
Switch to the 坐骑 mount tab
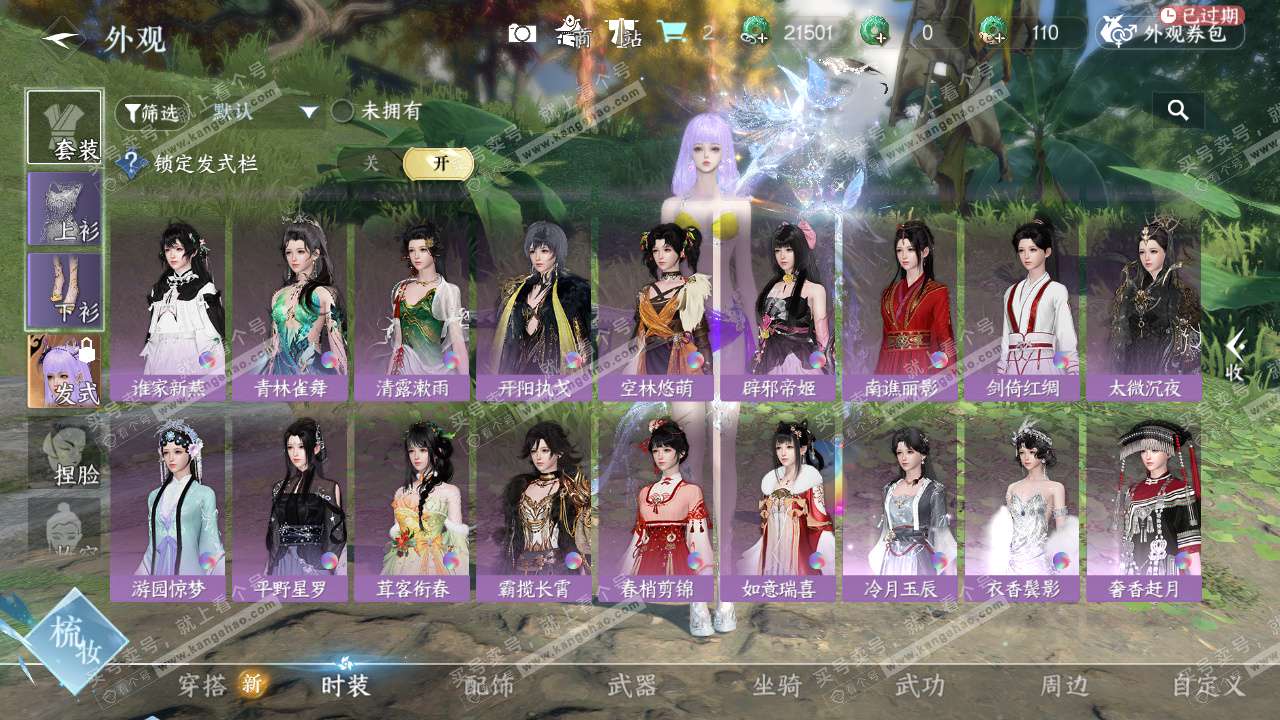(x=777, y=686)
